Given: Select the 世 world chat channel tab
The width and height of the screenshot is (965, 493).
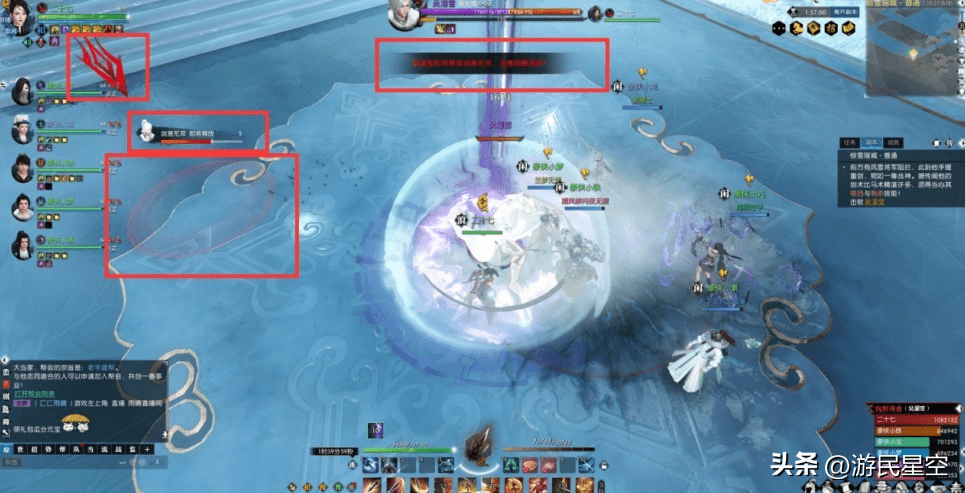Looking at the screenshot, I should [x=22, y=450].
